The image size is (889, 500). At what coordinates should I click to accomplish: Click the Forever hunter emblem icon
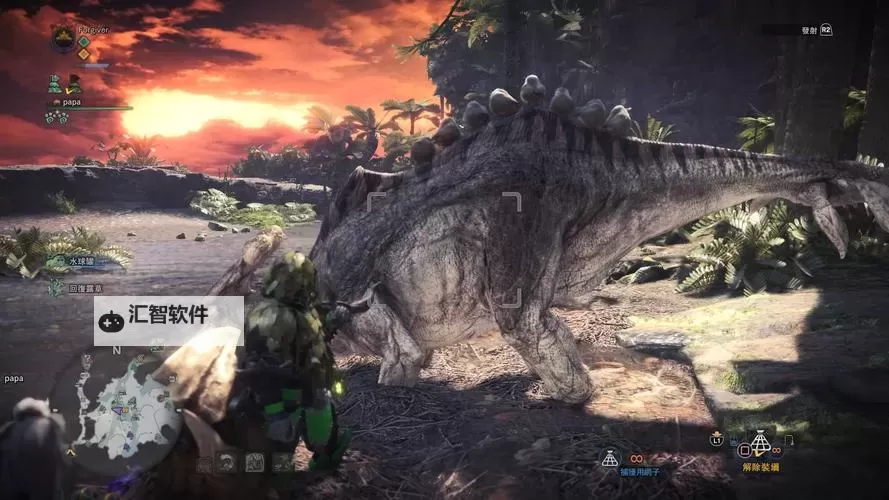(x=62, y=38)
